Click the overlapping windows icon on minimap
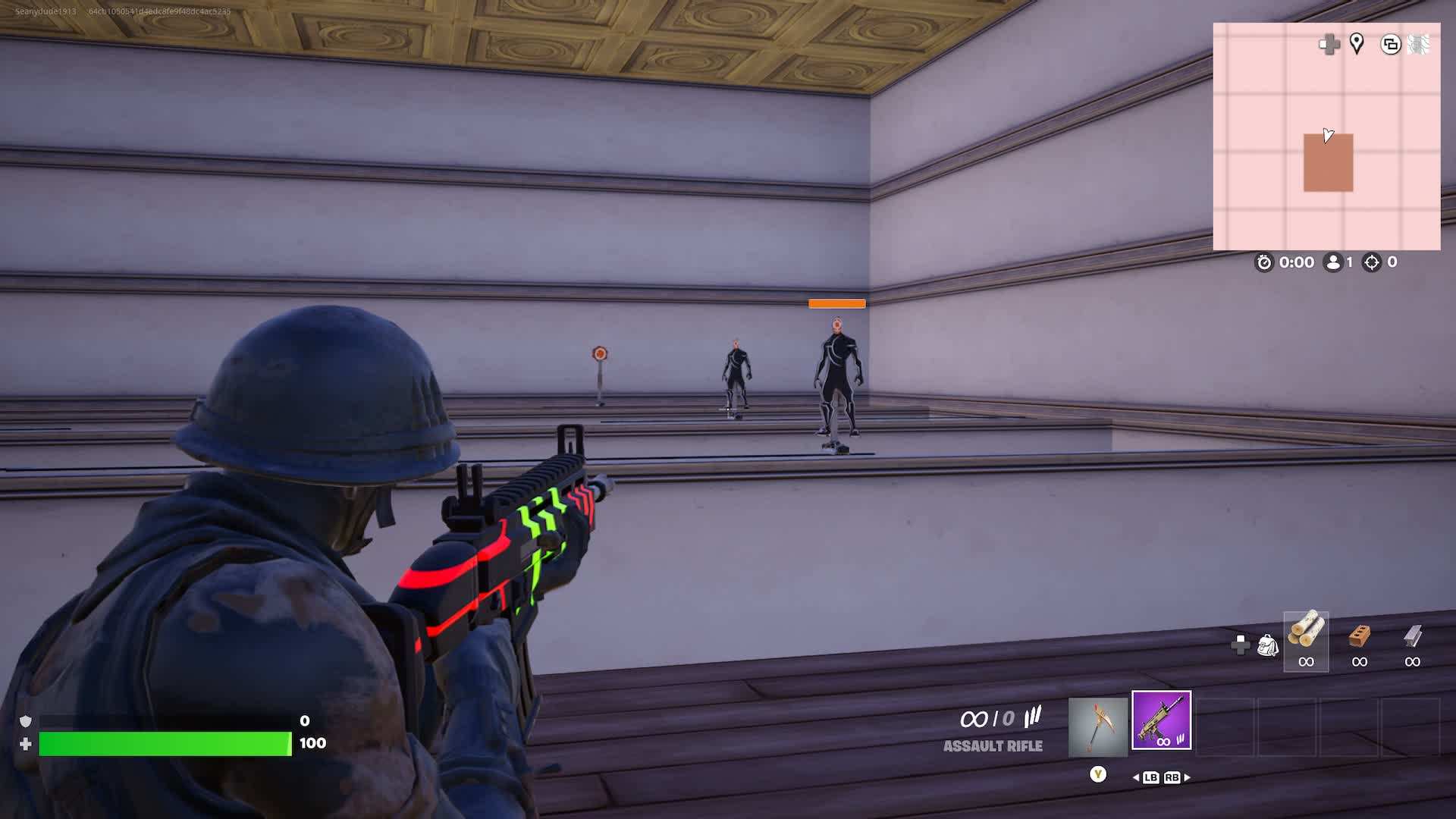 coord(1390,45)
